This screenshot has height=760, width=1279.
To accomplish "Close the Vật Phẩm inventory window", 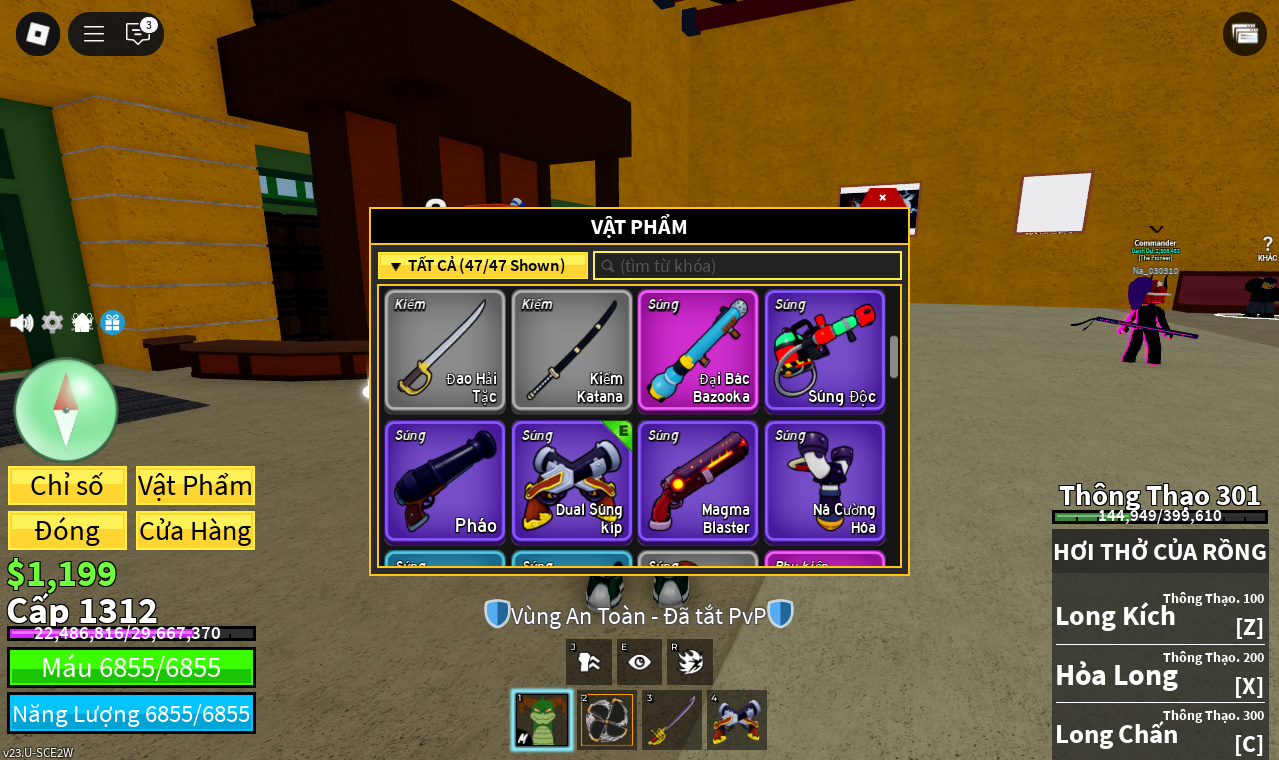I will (x=882, y=198).
